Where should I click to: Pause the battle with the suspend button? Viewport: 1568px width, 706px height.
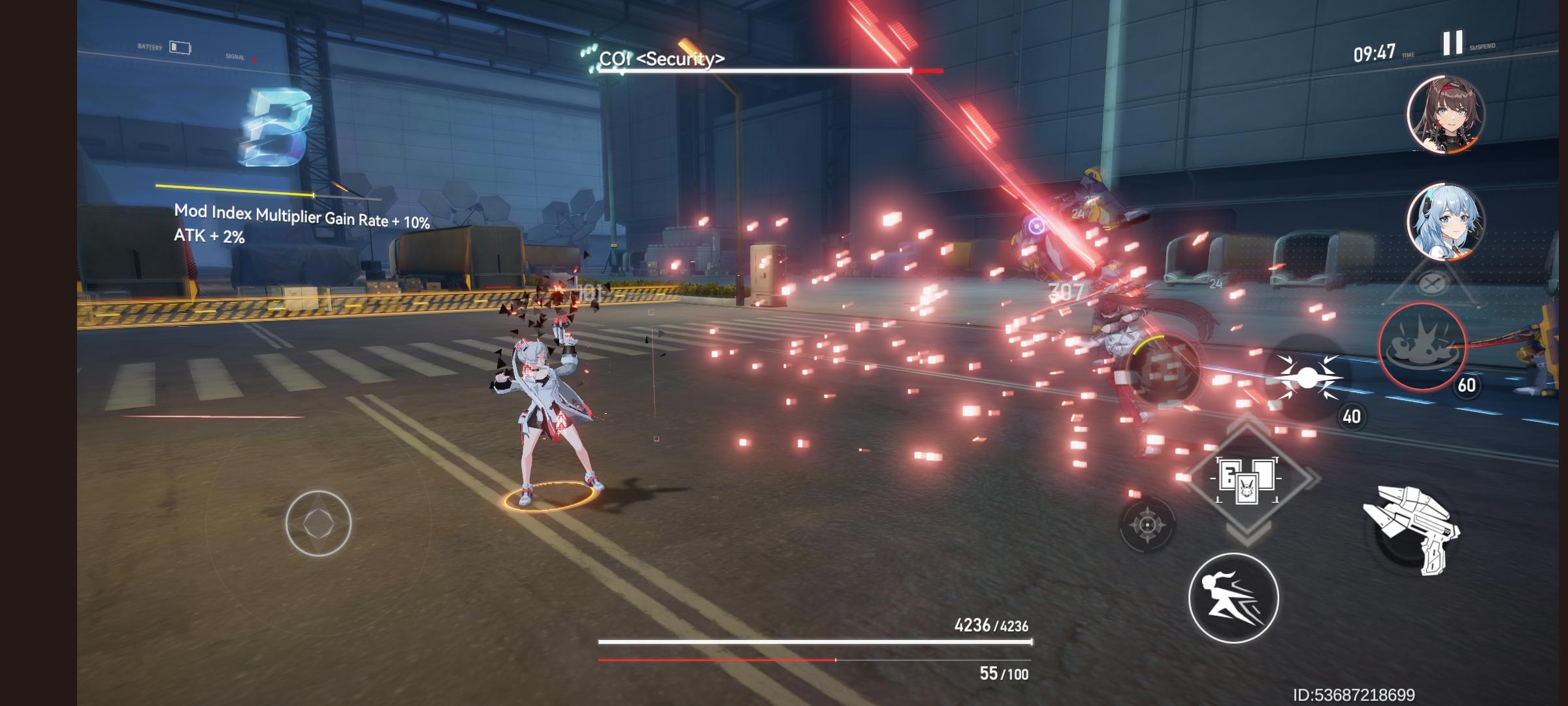tap(1453, 43)
